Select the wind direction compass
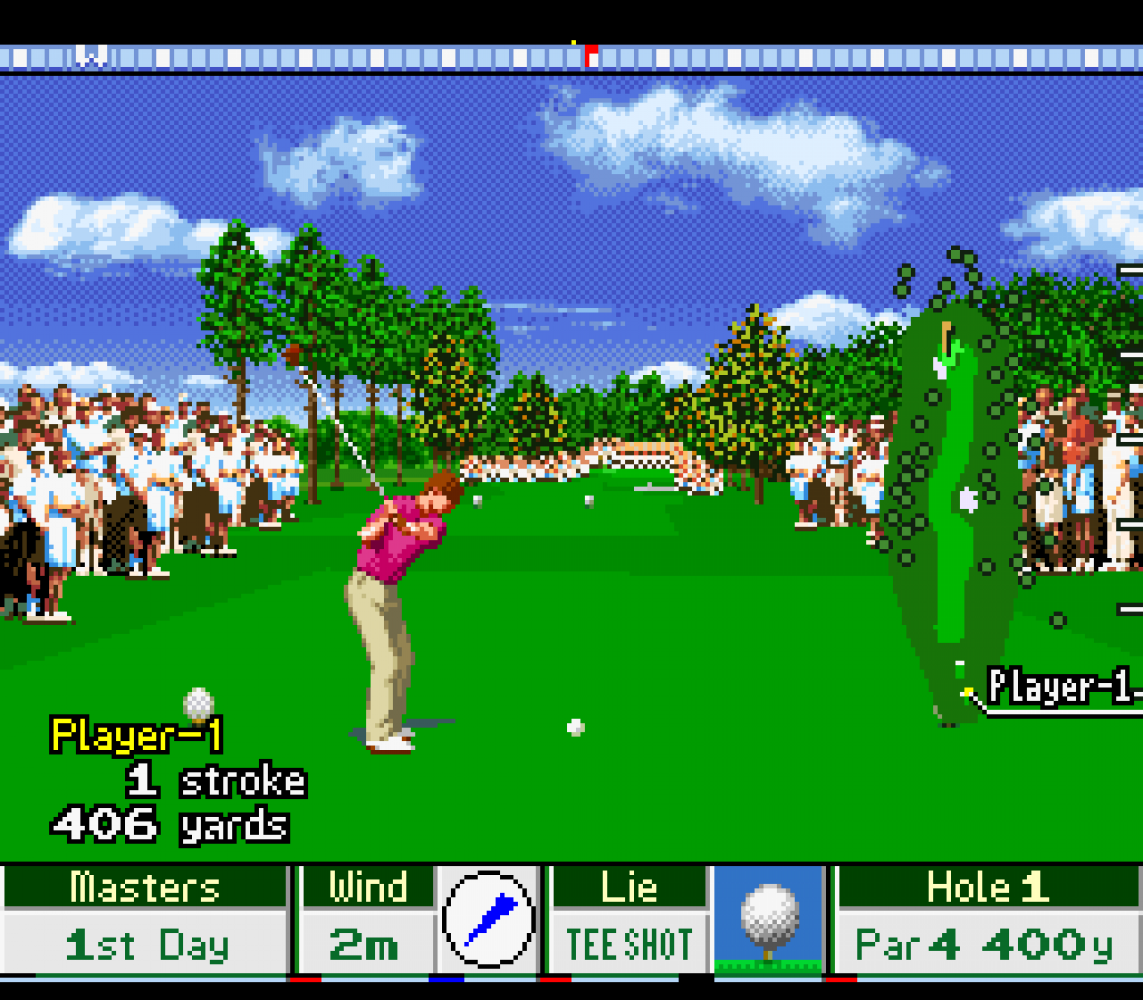The height and width of the screenshot is (1000, 1143). pyautogui.click(x=489, y=919)
